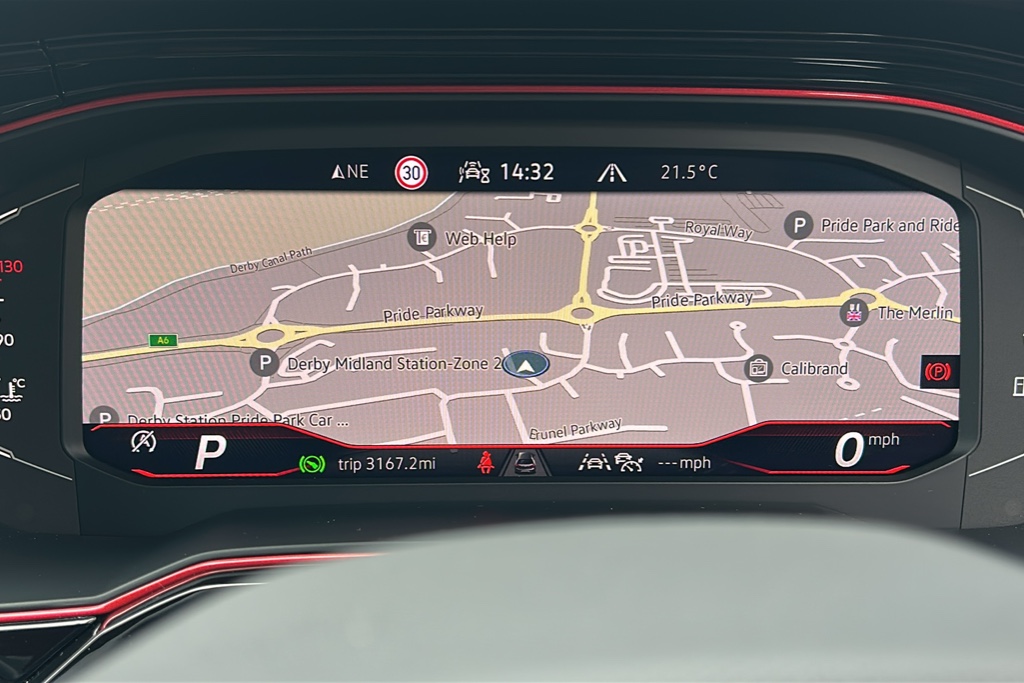Select the red seatbelt warning icon
Screen dimensions: 1024x683
pyautogui.click(x=486, y=463)
